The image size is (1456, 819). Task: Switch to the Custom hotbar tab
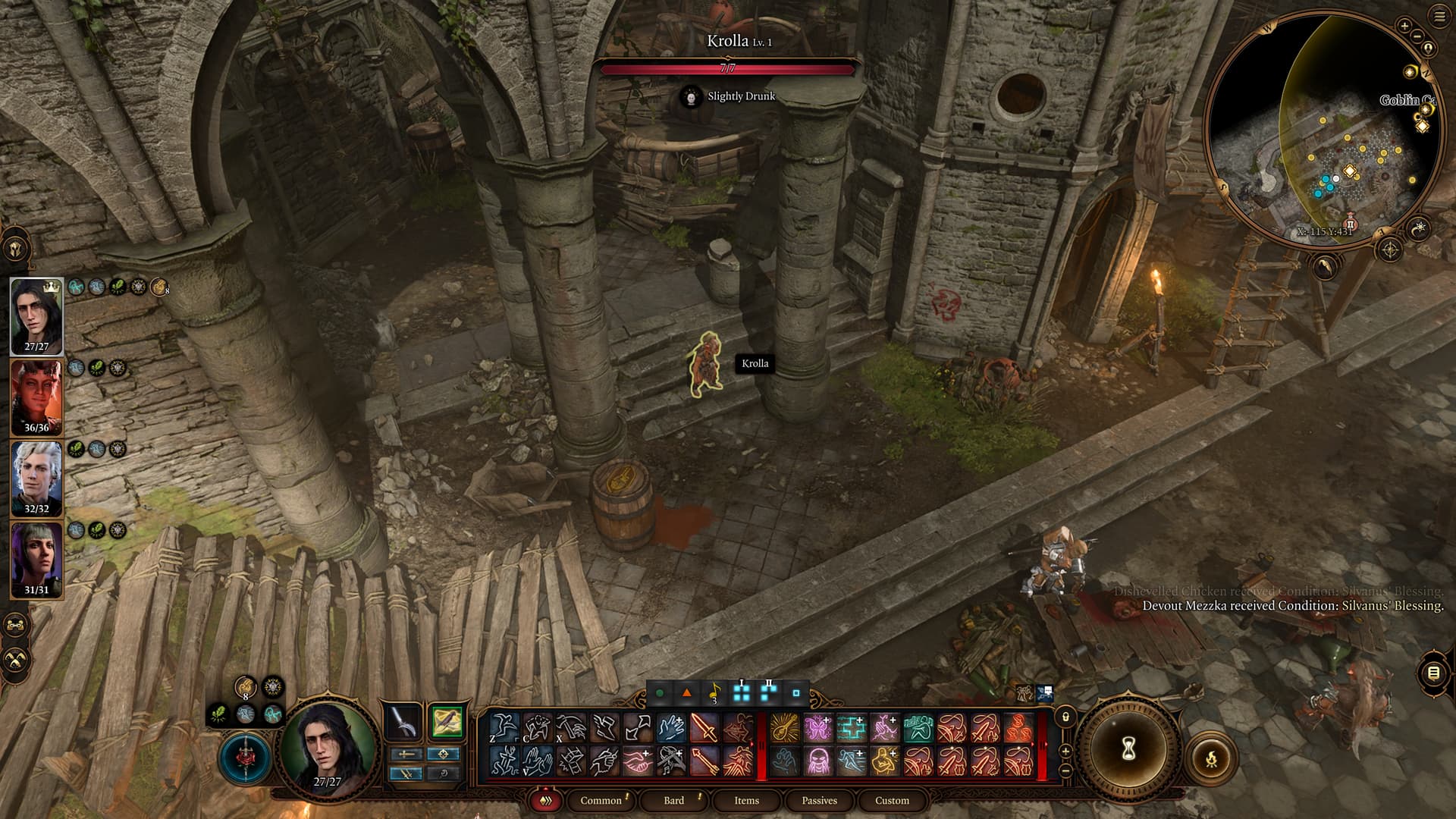892,800
